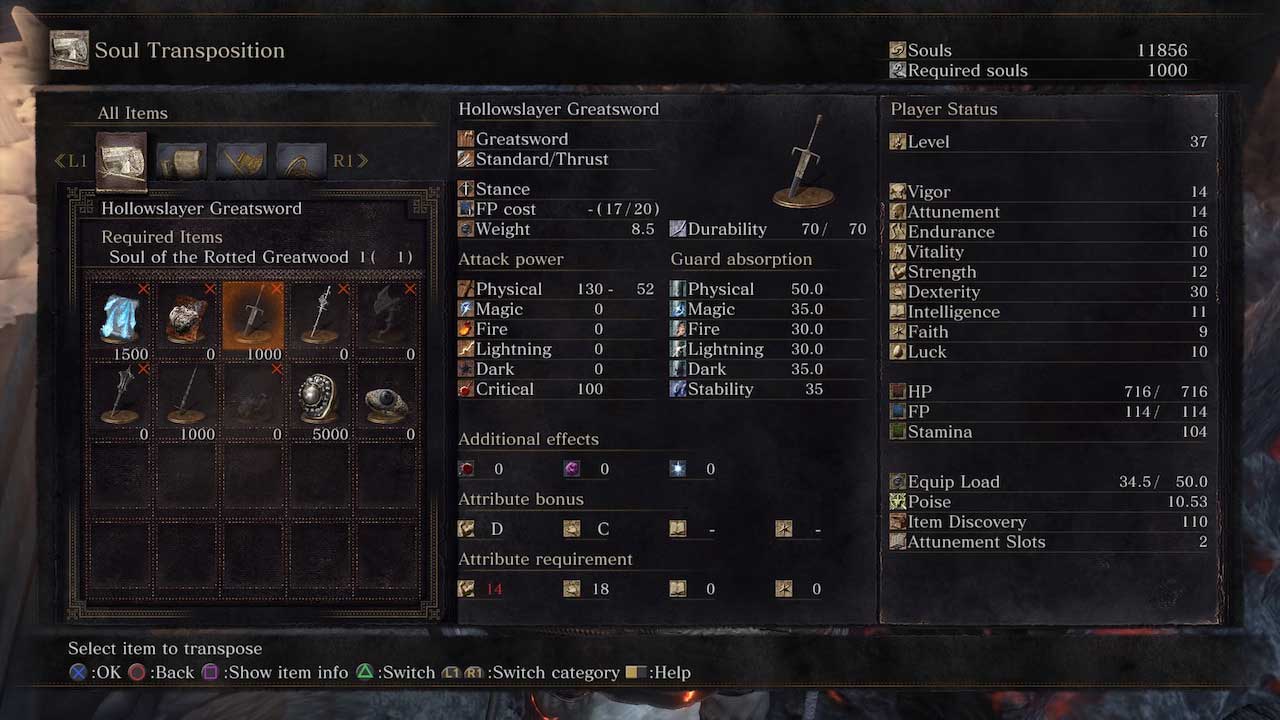1280x720 pixels.
Task: Click the Physical attack power icon
Action: pyautogui.click(x=466, y=288)
